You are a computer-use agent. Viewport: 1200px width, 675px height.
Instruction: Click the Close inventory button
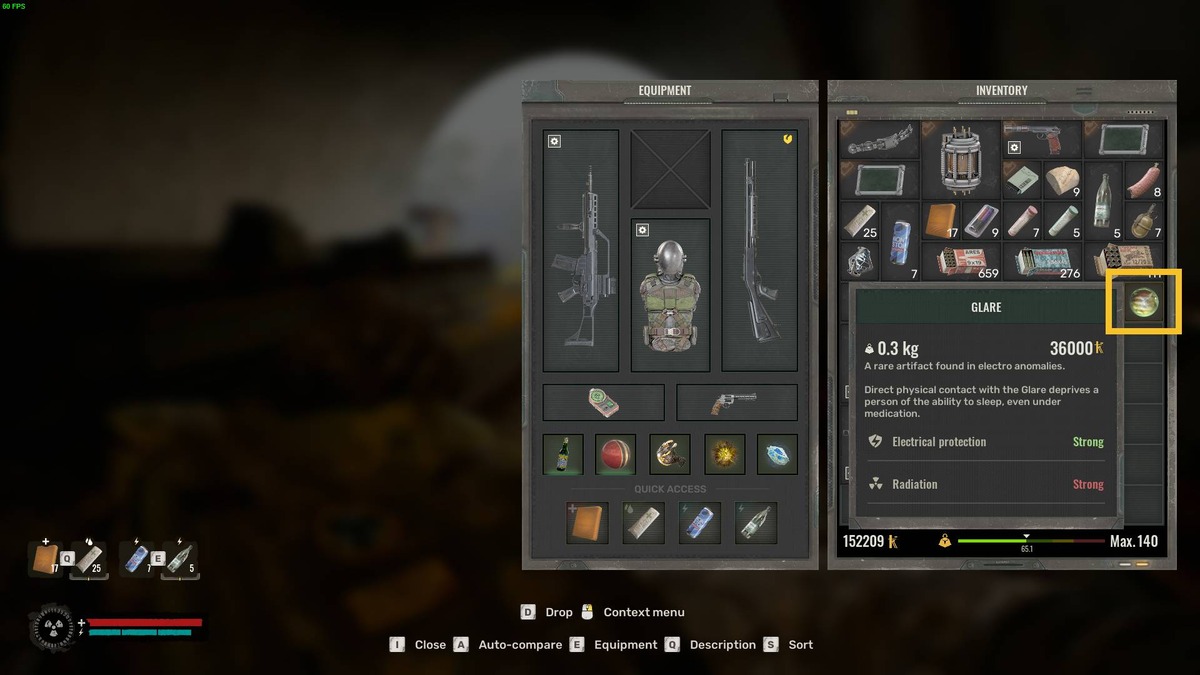pyautogui.click(x=420, y=645)
